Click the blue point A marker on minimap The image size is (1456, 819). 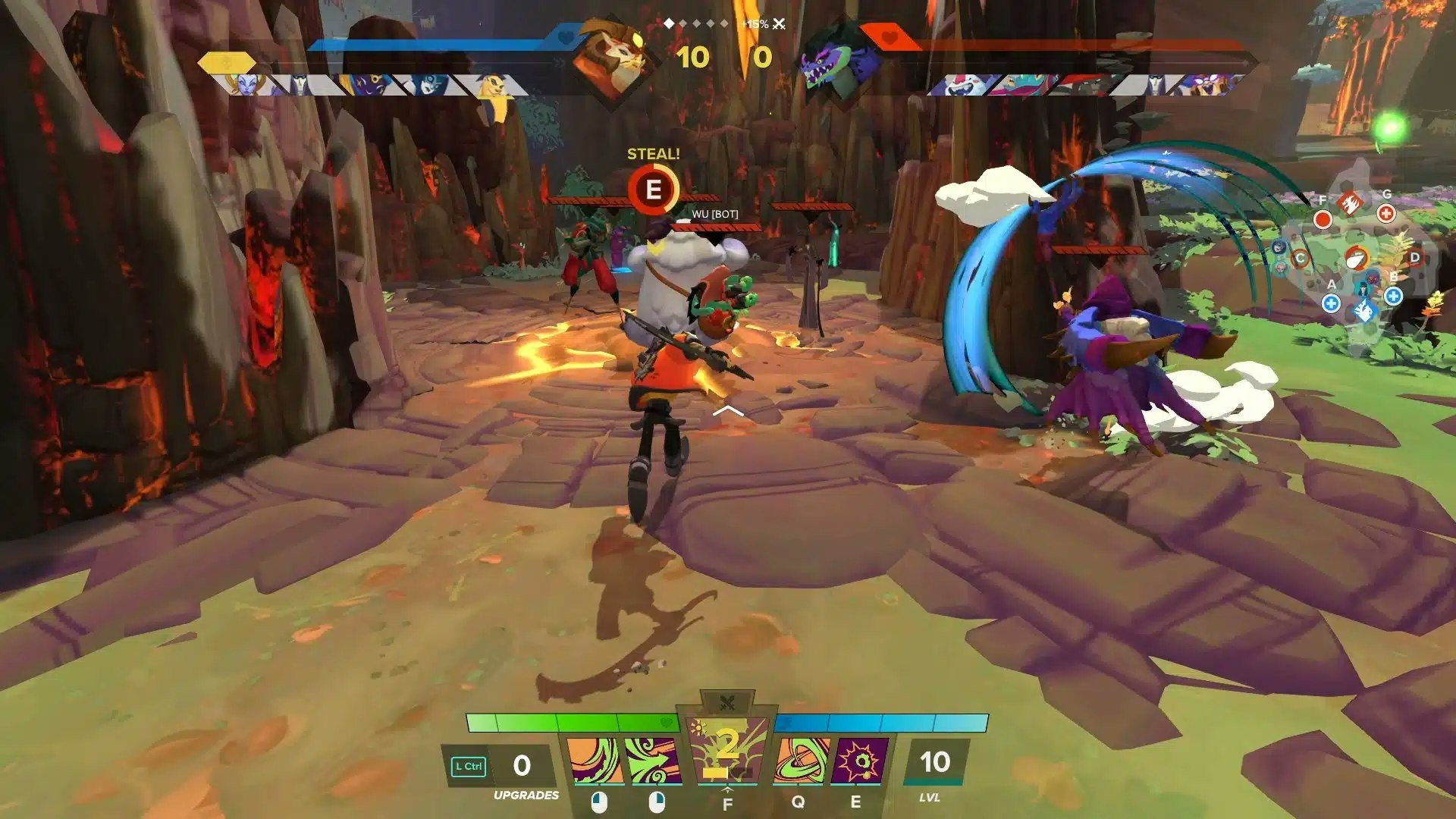tap(1331, 303)
